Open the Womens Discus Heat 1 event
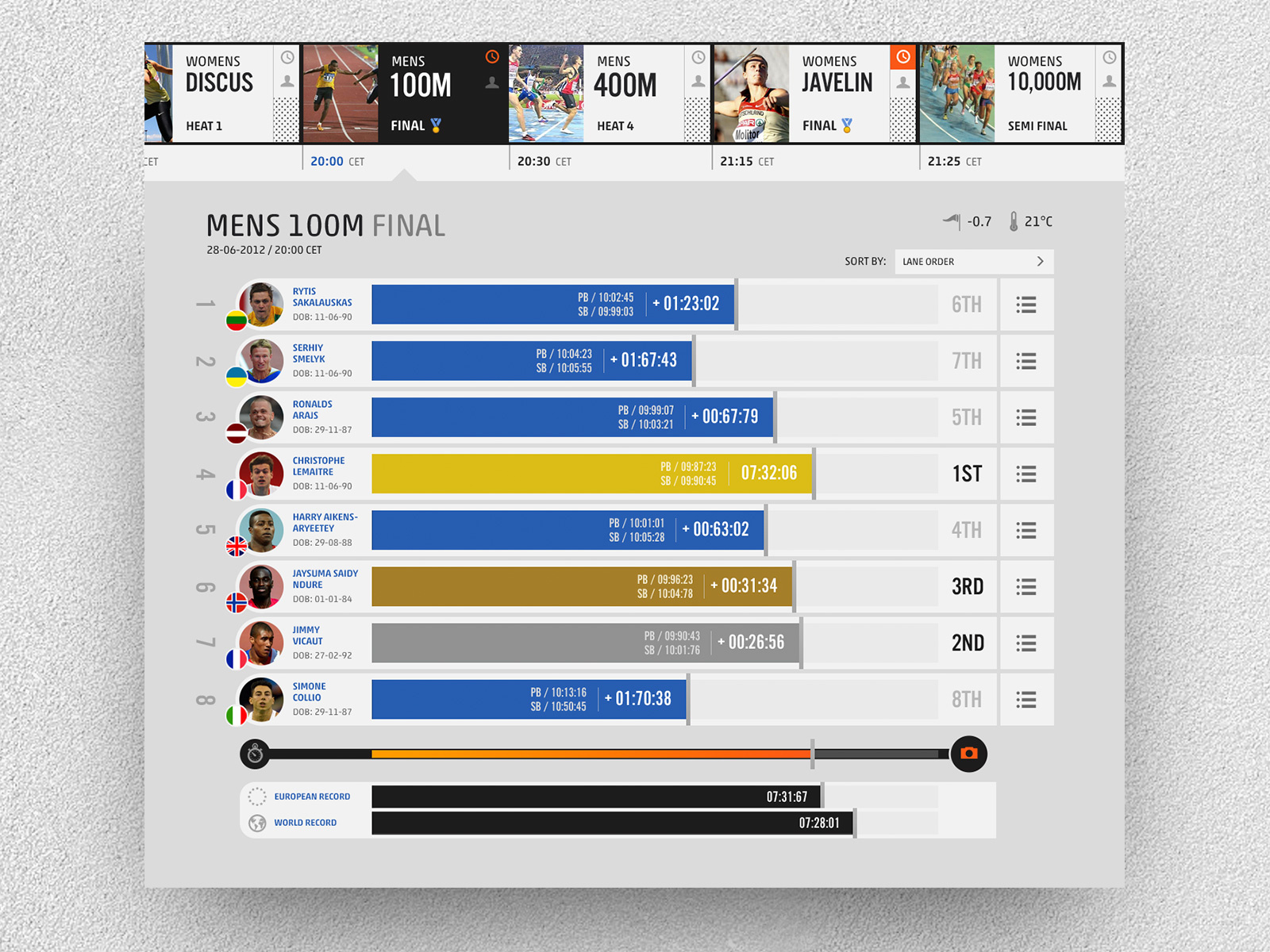 (218, 94)
